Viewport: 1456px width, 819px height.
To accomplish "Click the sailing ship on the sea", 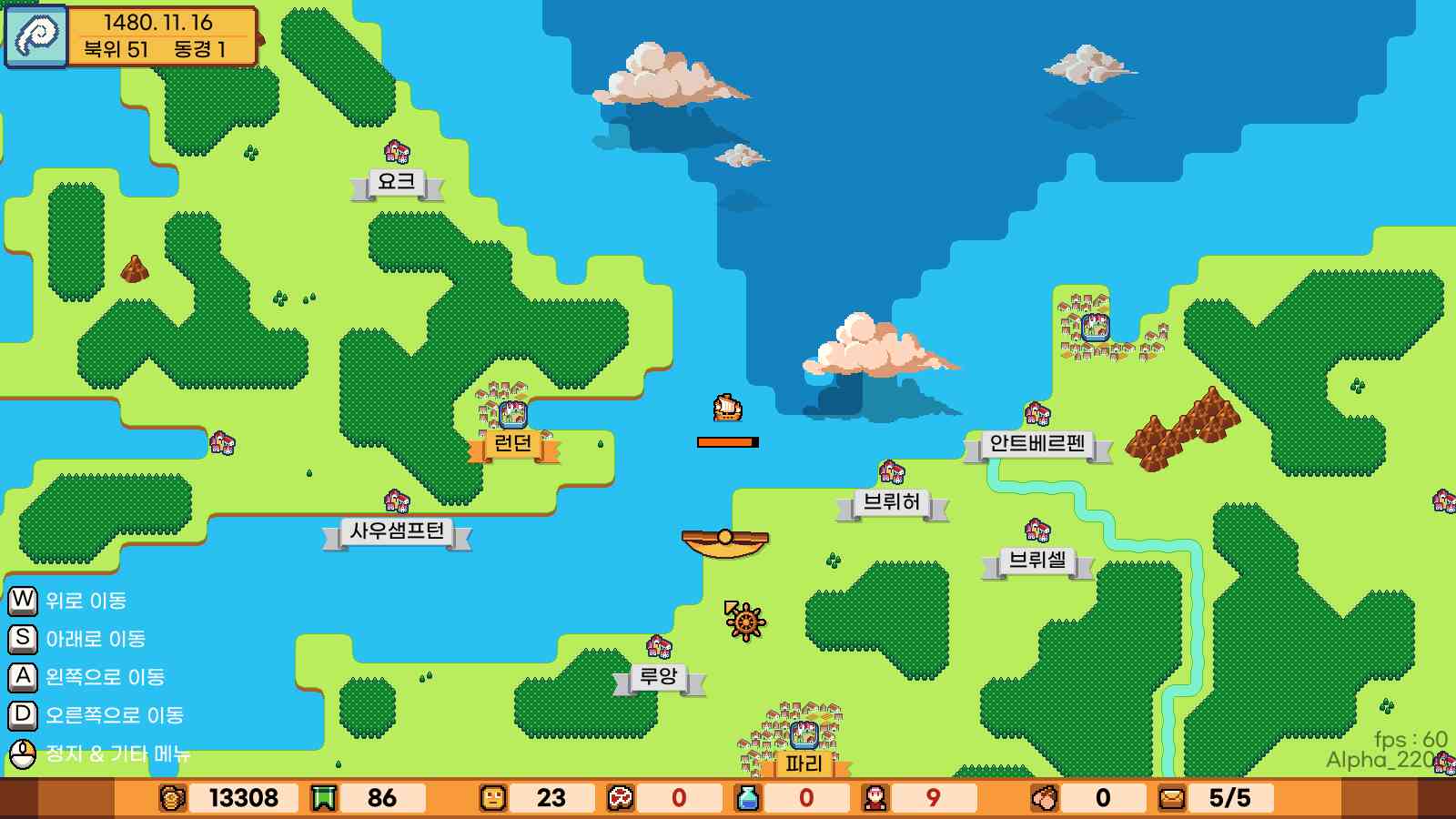I will tap(725, 409).
